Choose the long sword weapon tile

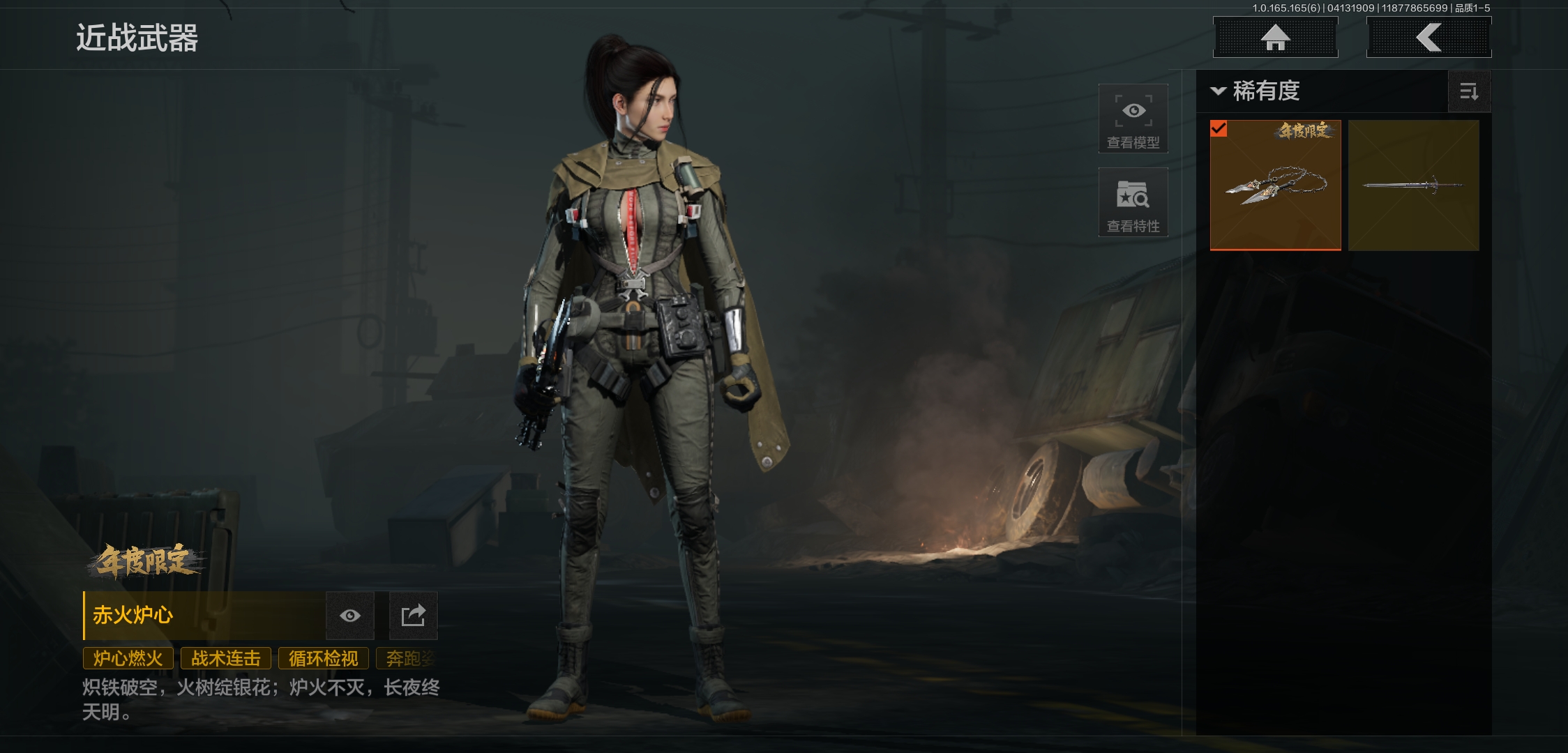pos(1413,185)
